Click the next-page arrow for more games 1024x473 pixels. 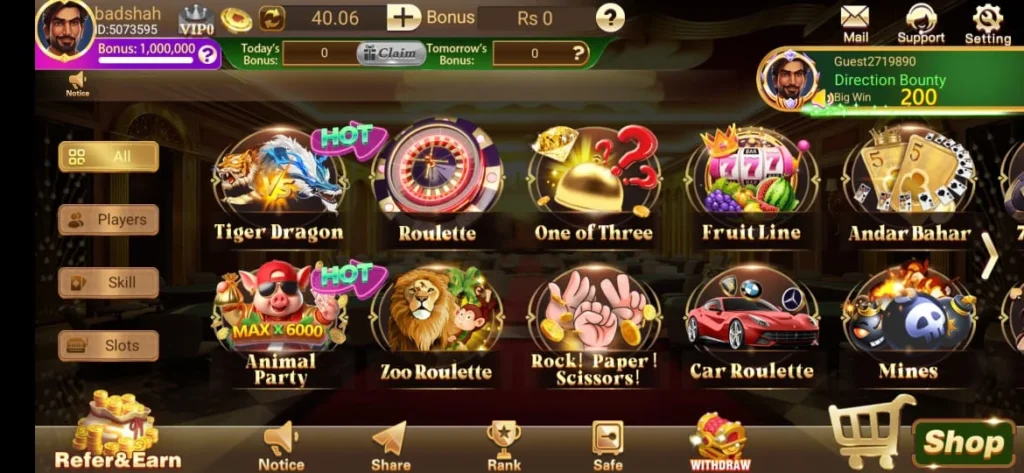point(989,256)
